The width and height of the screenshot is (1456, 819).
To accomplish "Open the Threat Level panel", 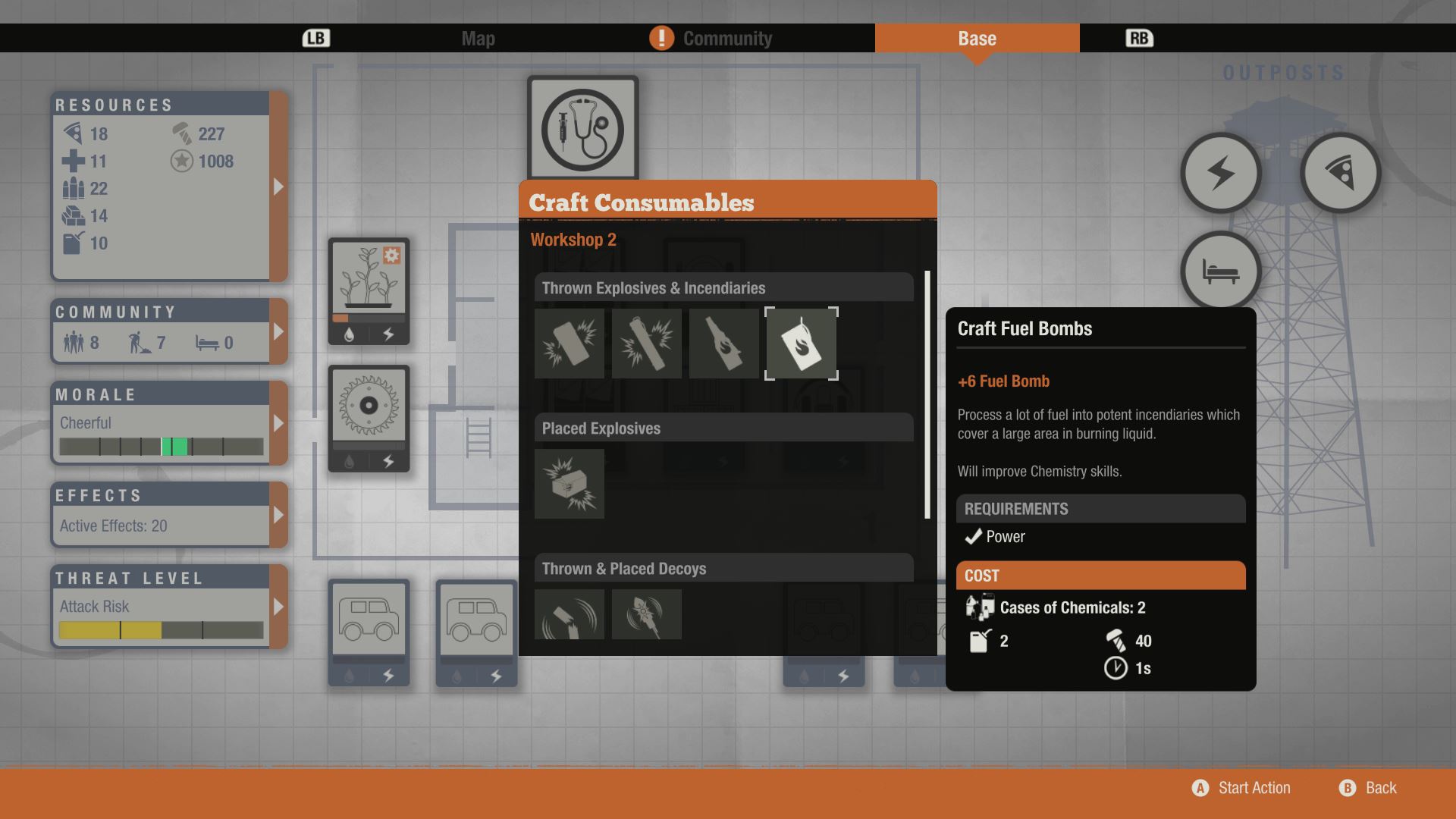I will click(278, 607).
